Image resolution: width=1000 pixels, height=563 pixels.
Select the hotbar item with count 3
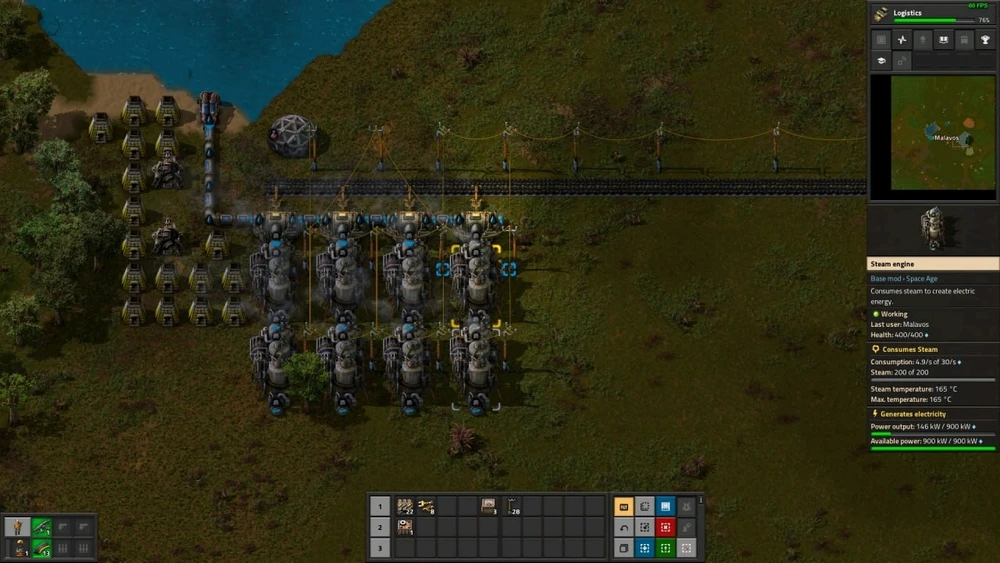click(x=488, y=507)
